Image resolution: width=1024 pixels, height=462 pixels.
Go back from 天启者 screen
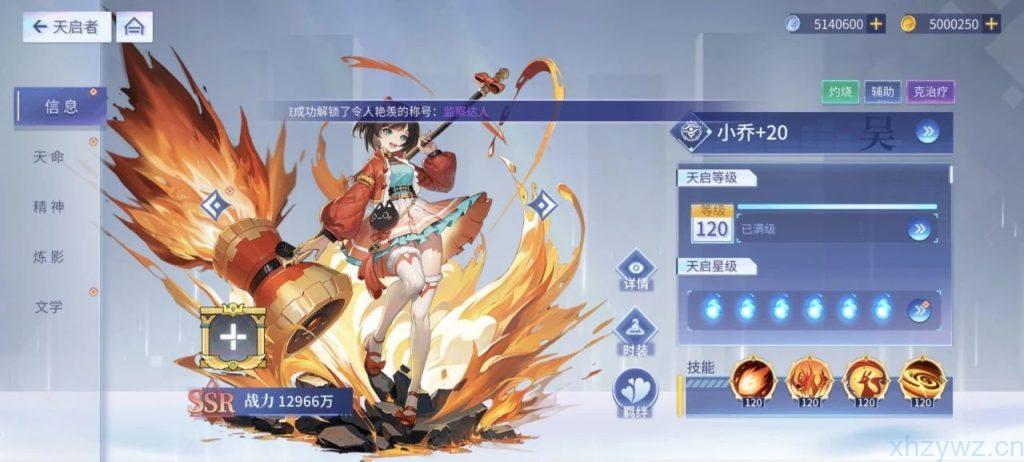pyautogui.click(x=66, y=27)
